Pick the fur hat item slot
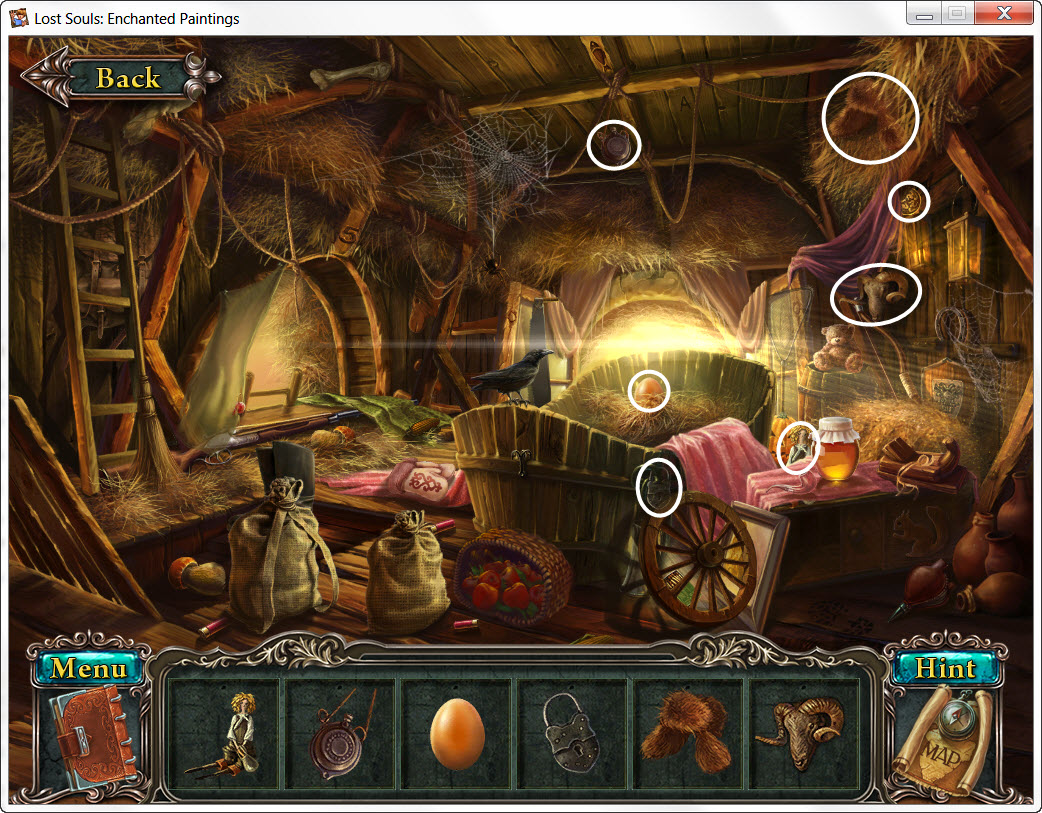 pyautogui.click(x=688, y=735)
